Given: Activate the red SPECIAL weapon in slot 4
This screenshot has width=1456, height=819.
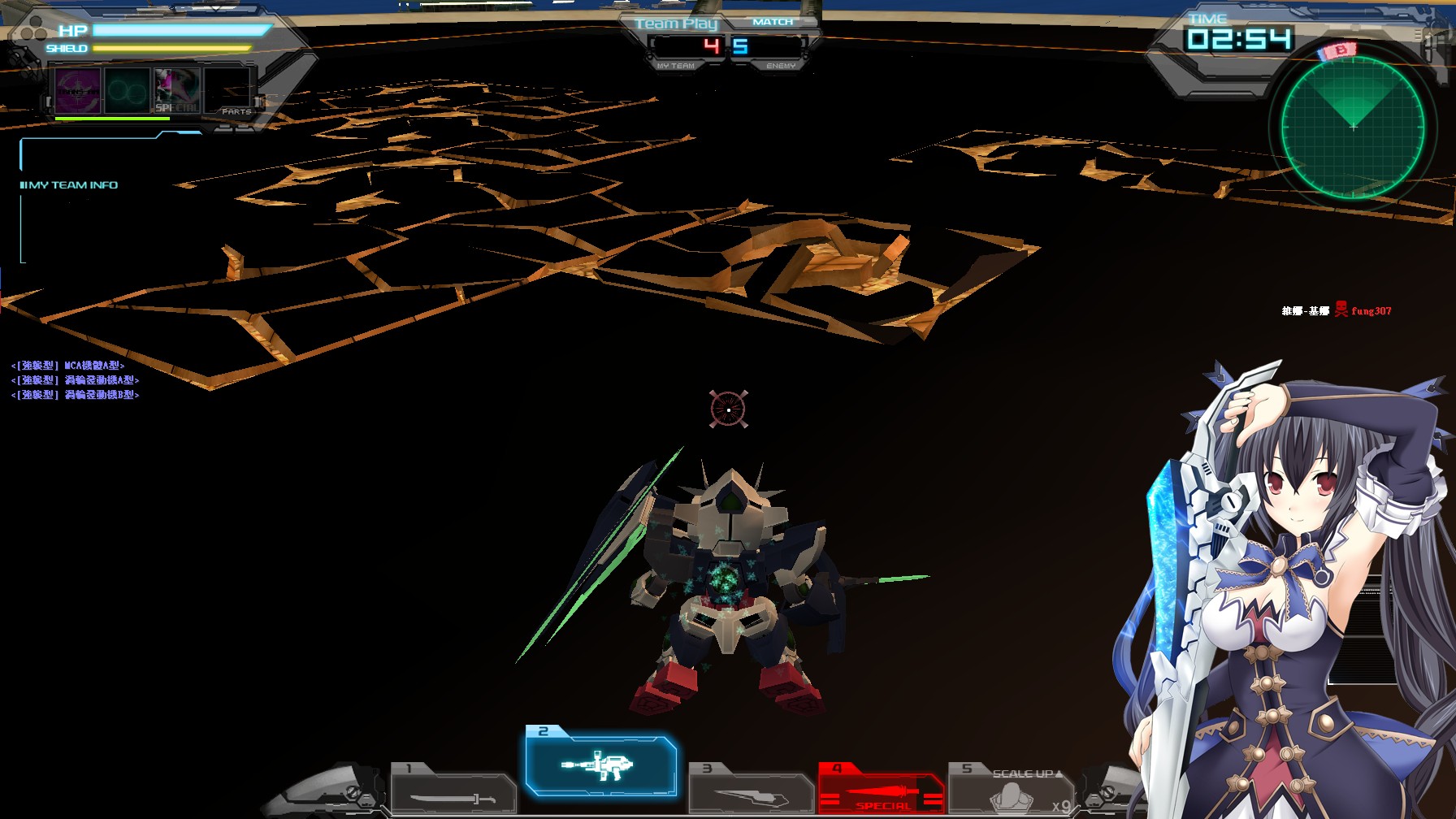Looking at the screenshot, I should point(879,790).
